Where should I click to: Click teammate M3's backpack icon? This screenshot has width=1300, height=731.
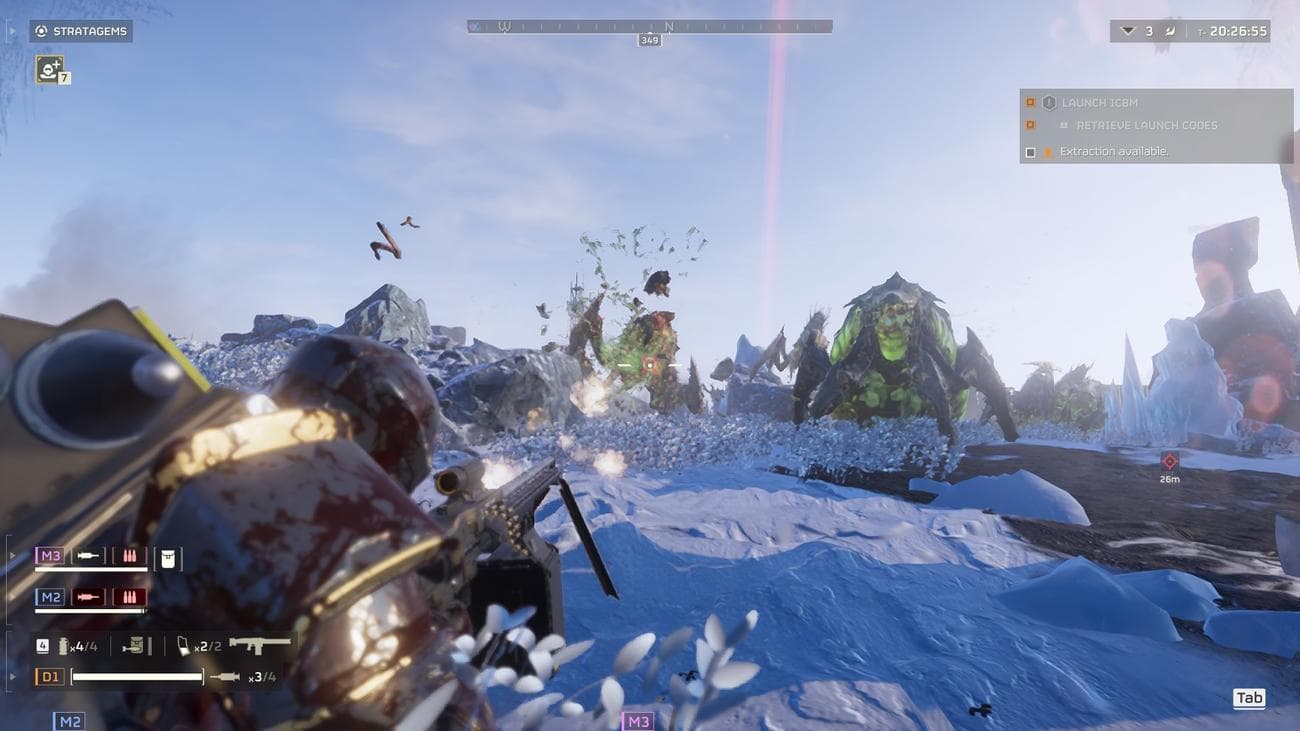click(169, 560)
